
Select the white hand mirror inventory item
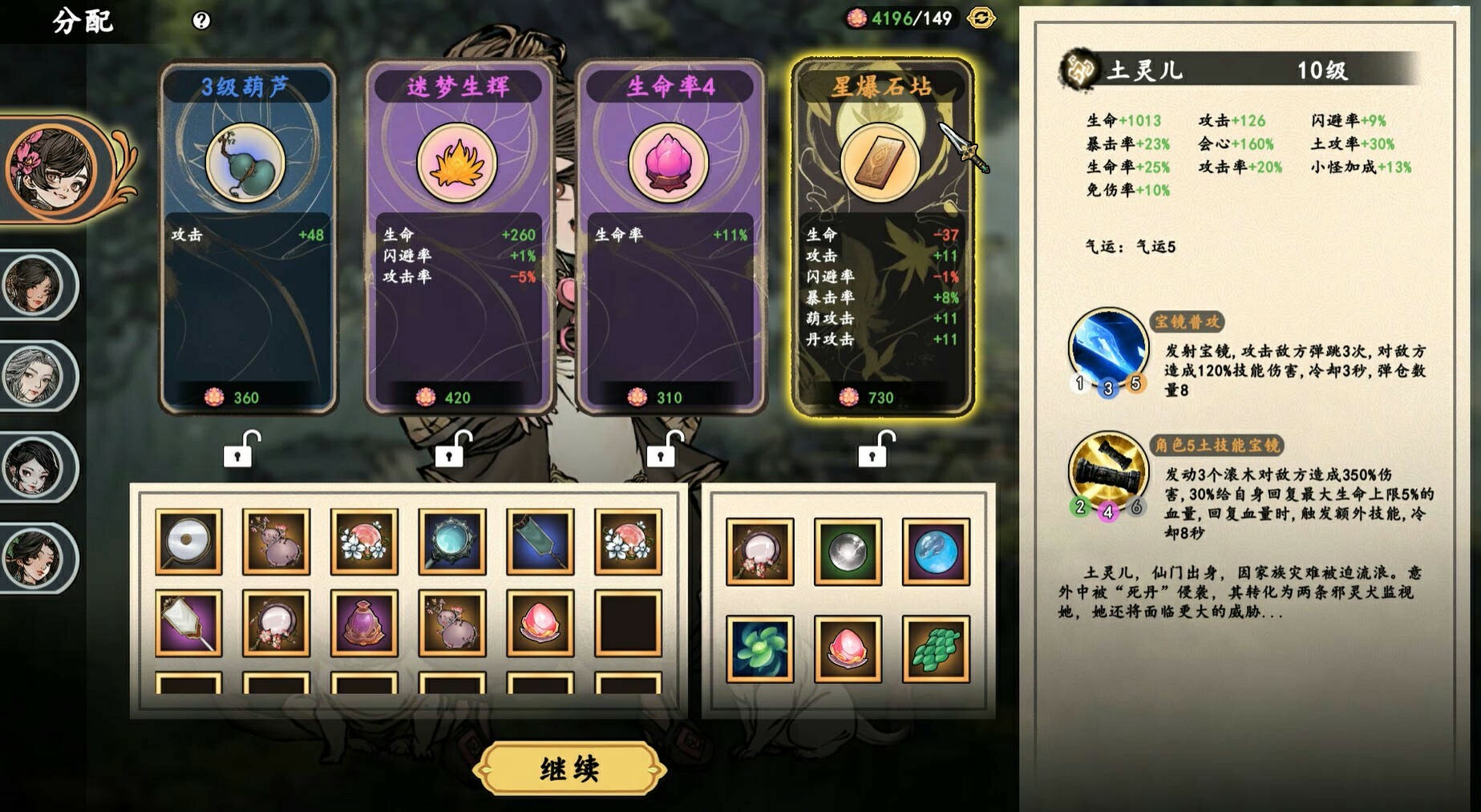point(190,540)
